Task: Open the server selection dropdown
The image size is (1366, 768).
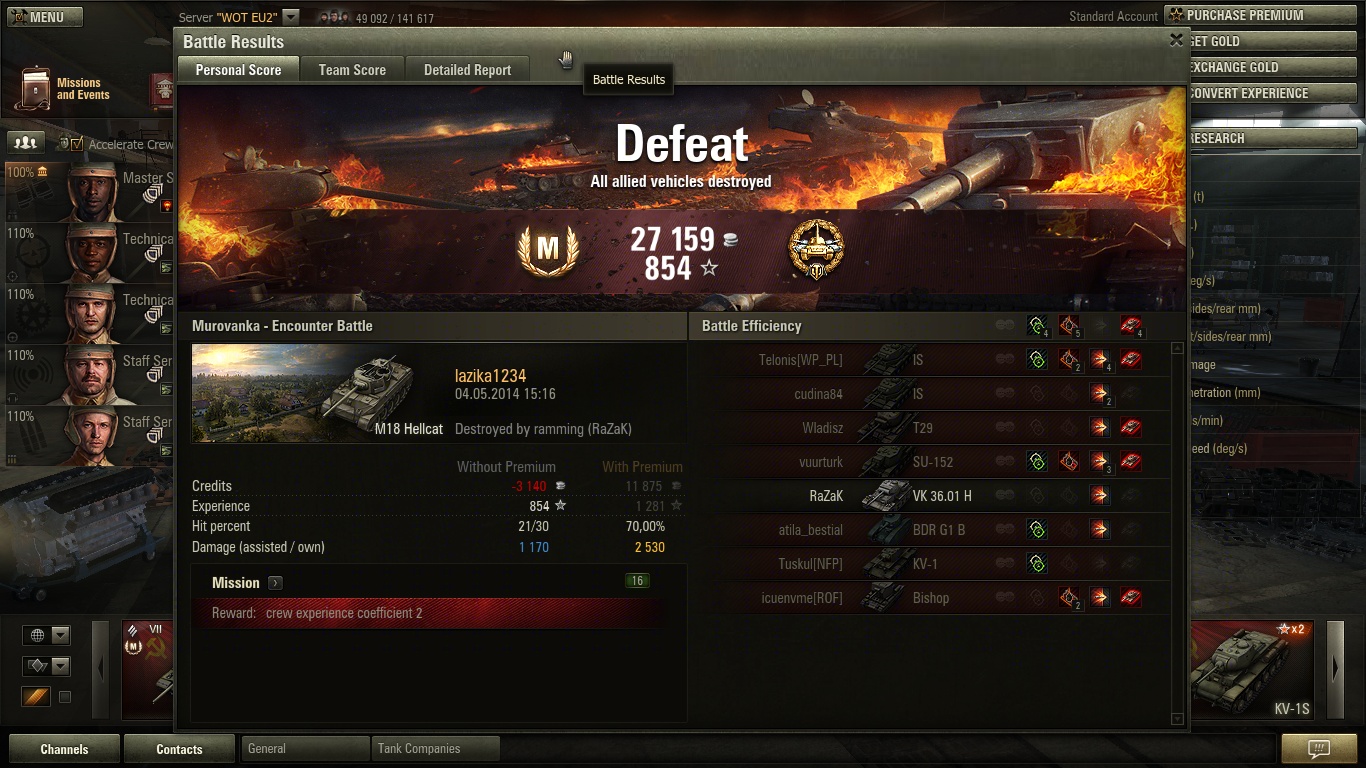Action: (x=290, y=17)
